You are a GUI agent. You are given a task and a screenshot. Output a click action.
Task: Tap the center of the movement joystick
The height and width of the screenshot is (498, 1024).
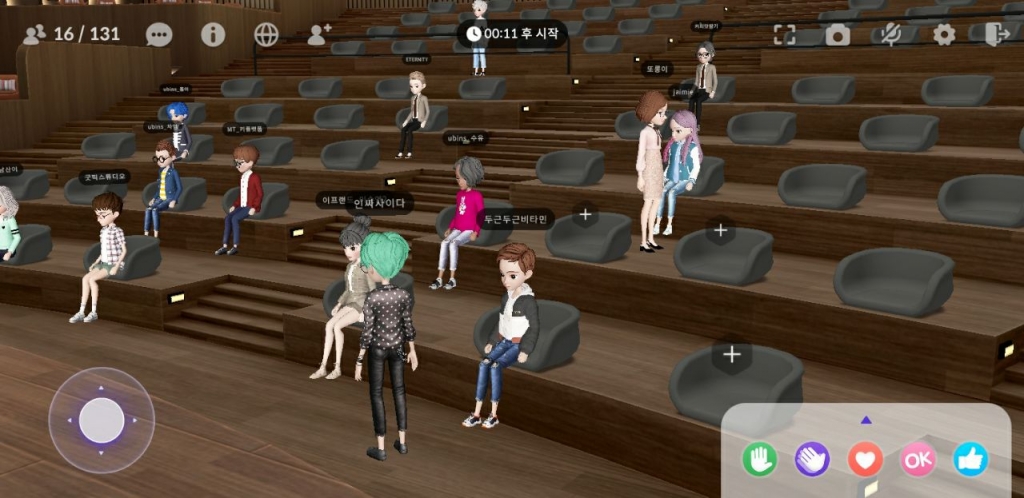[x=101, y=420]
